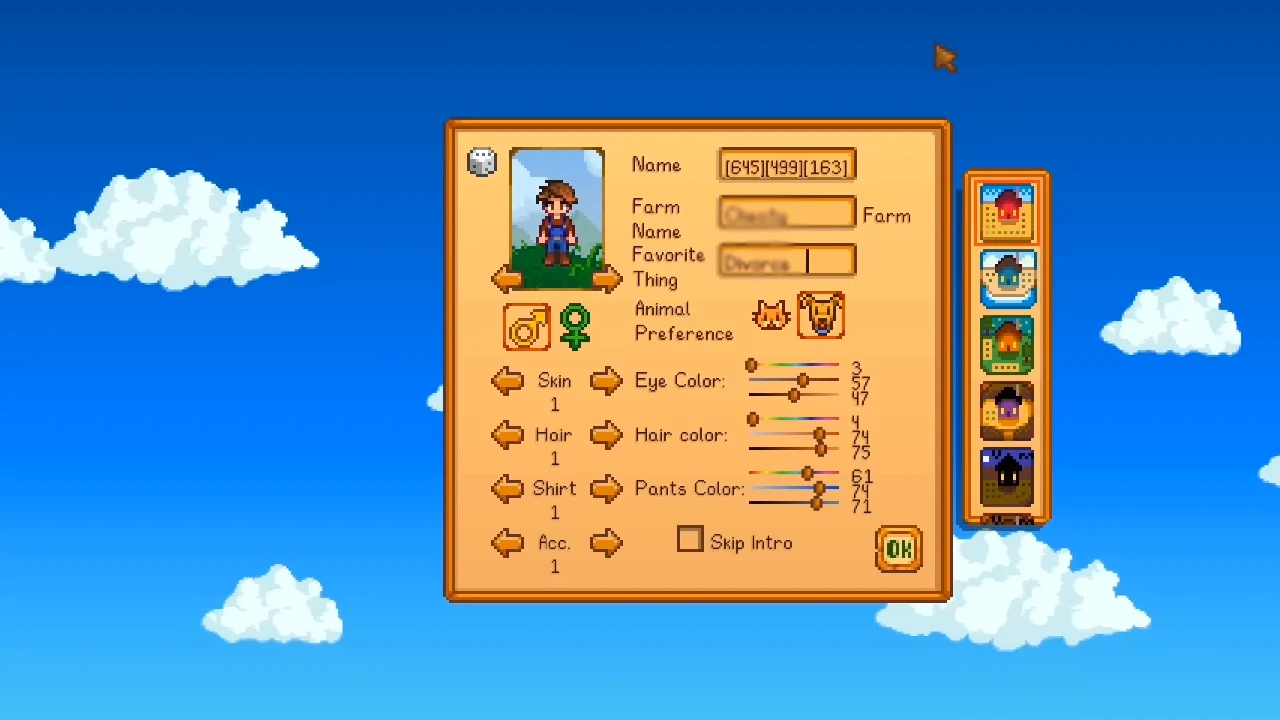Select the Farm Name input box
Screen dimensions: 1280x720
click(787, 214)
